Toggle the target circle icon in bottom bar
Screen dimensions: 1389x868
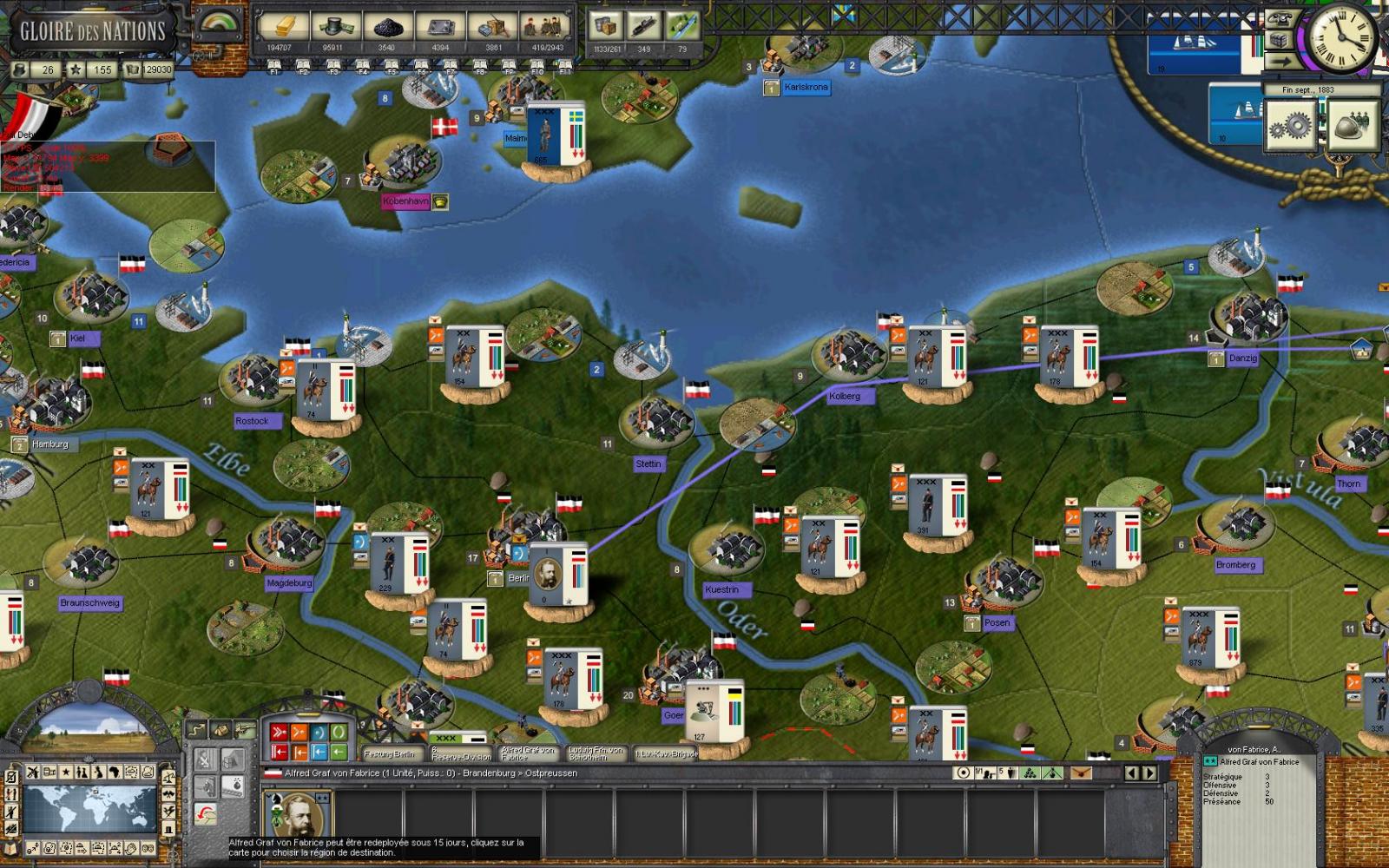coord(964,773)
